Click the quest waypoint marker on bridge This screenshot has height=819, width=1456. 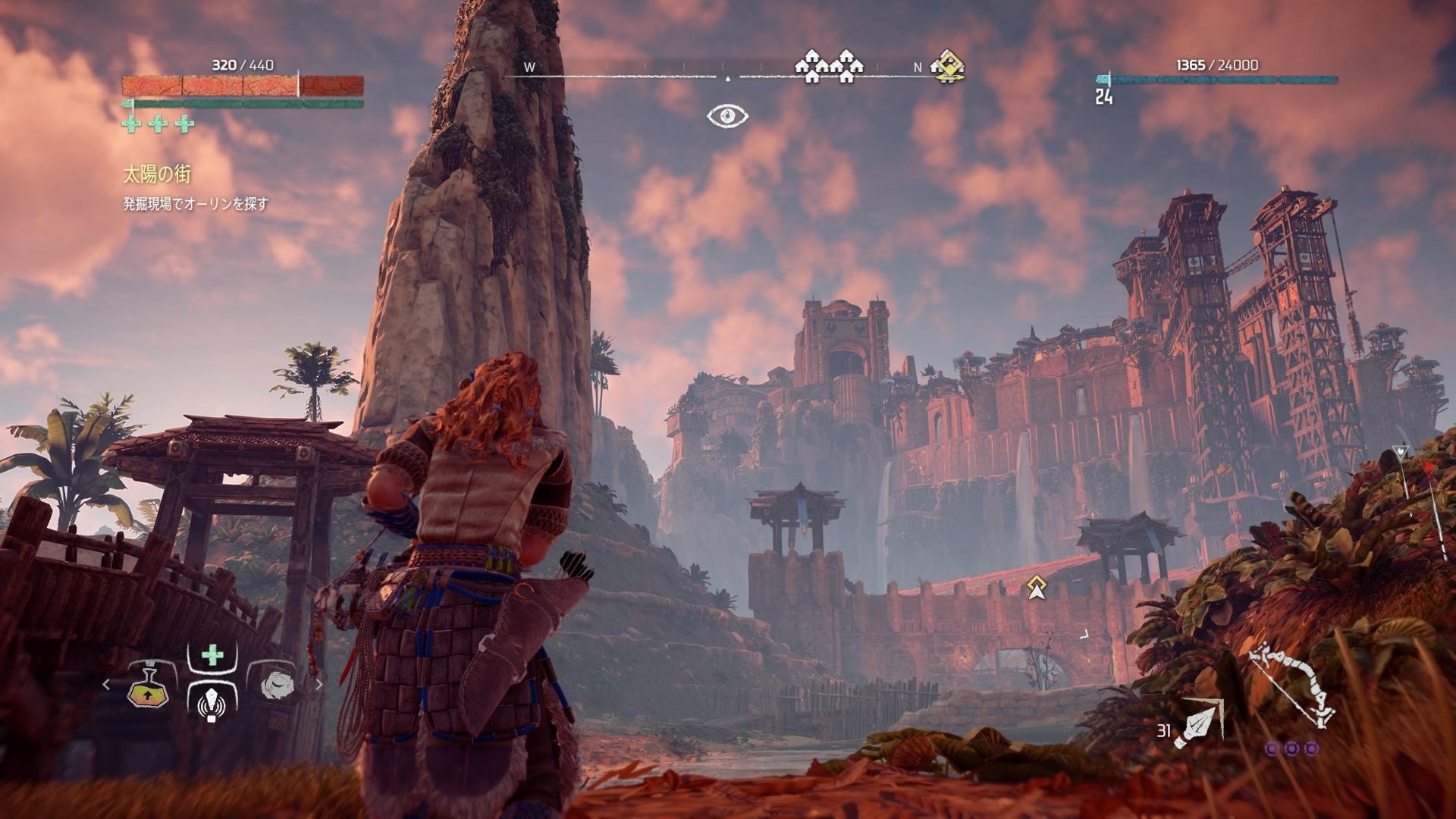pyautogui.click(x=1036, y=588)
